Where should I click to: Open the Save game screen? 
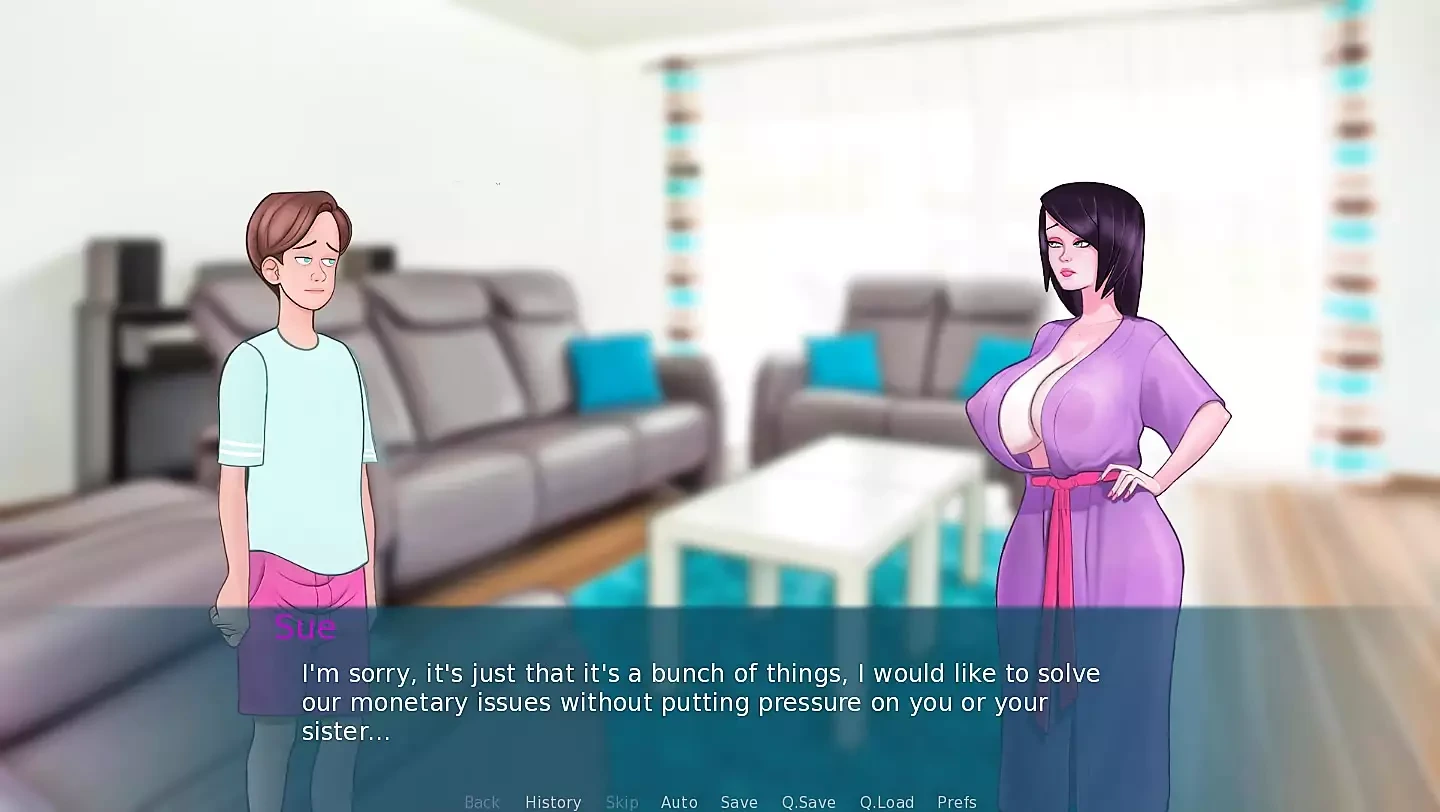[739, 802]
